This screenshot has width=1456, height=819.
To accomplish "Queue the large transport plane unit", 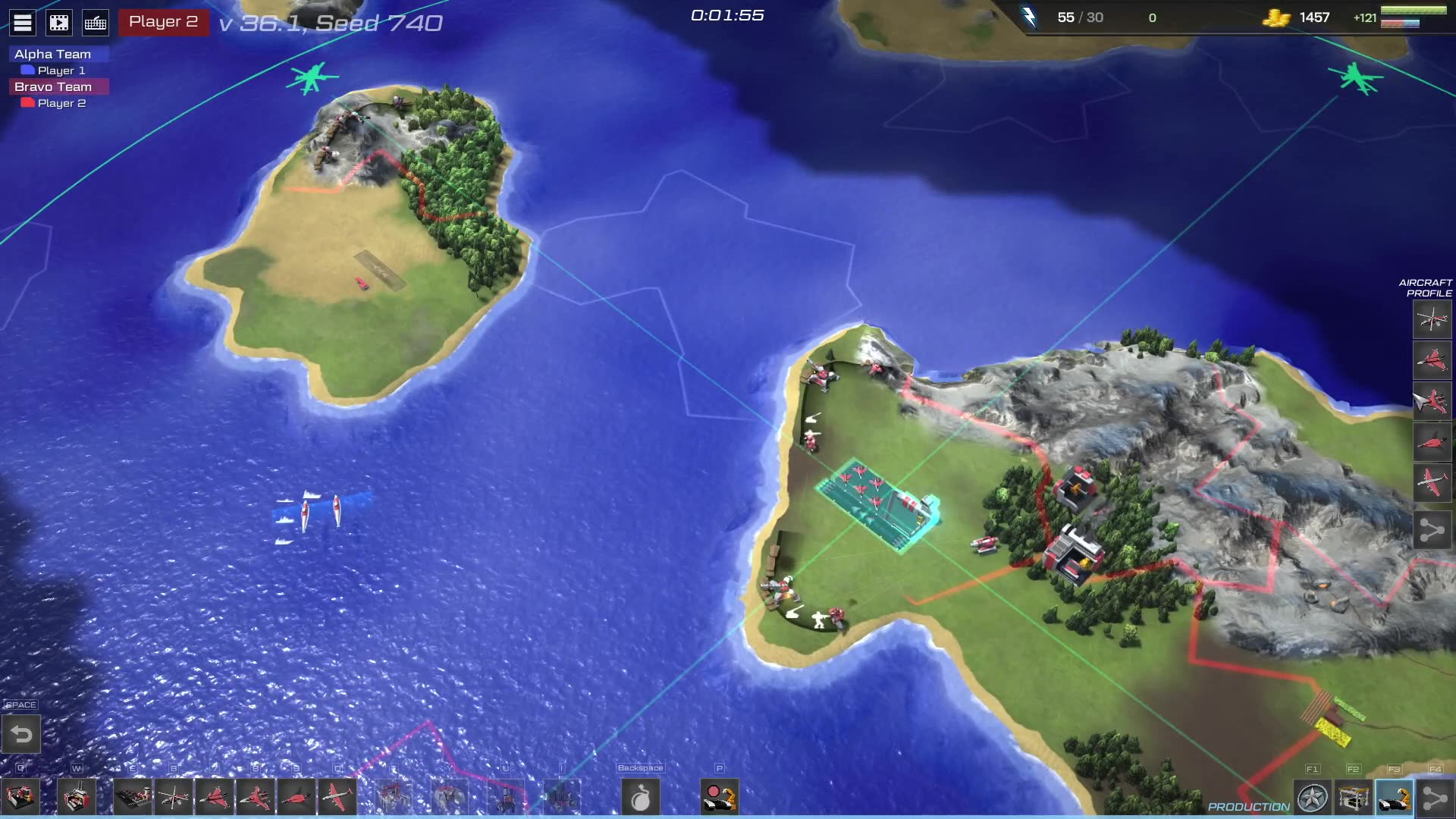I will click(x=337, y=798).
